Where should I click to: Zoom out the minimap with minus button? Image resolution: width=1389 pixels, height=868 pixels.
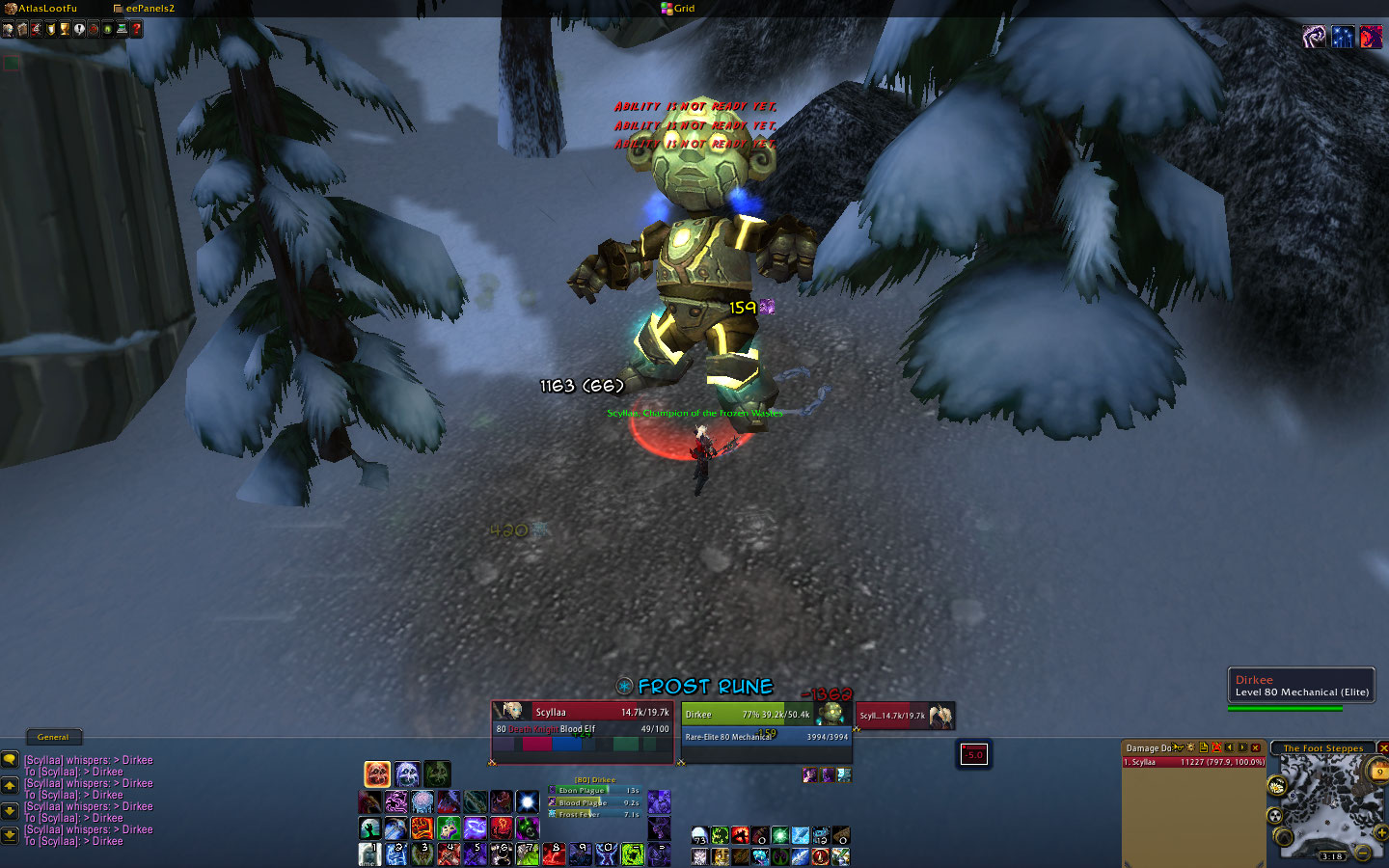pos(1363,854)
